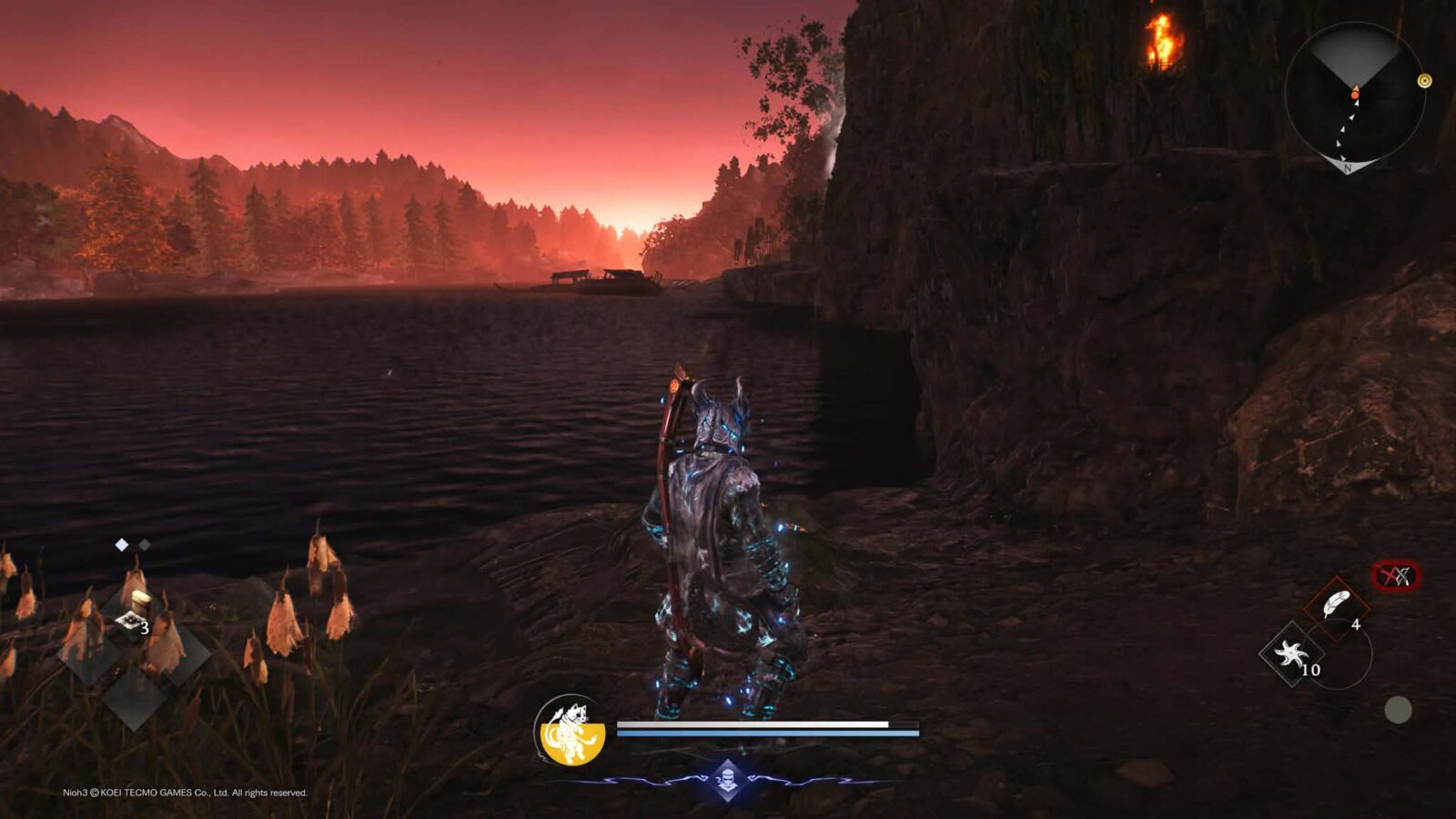The width and height of the screenshot is (1456, 819).
Task: Toggle the ninja style diamond icon
Action: click(727, 779)
